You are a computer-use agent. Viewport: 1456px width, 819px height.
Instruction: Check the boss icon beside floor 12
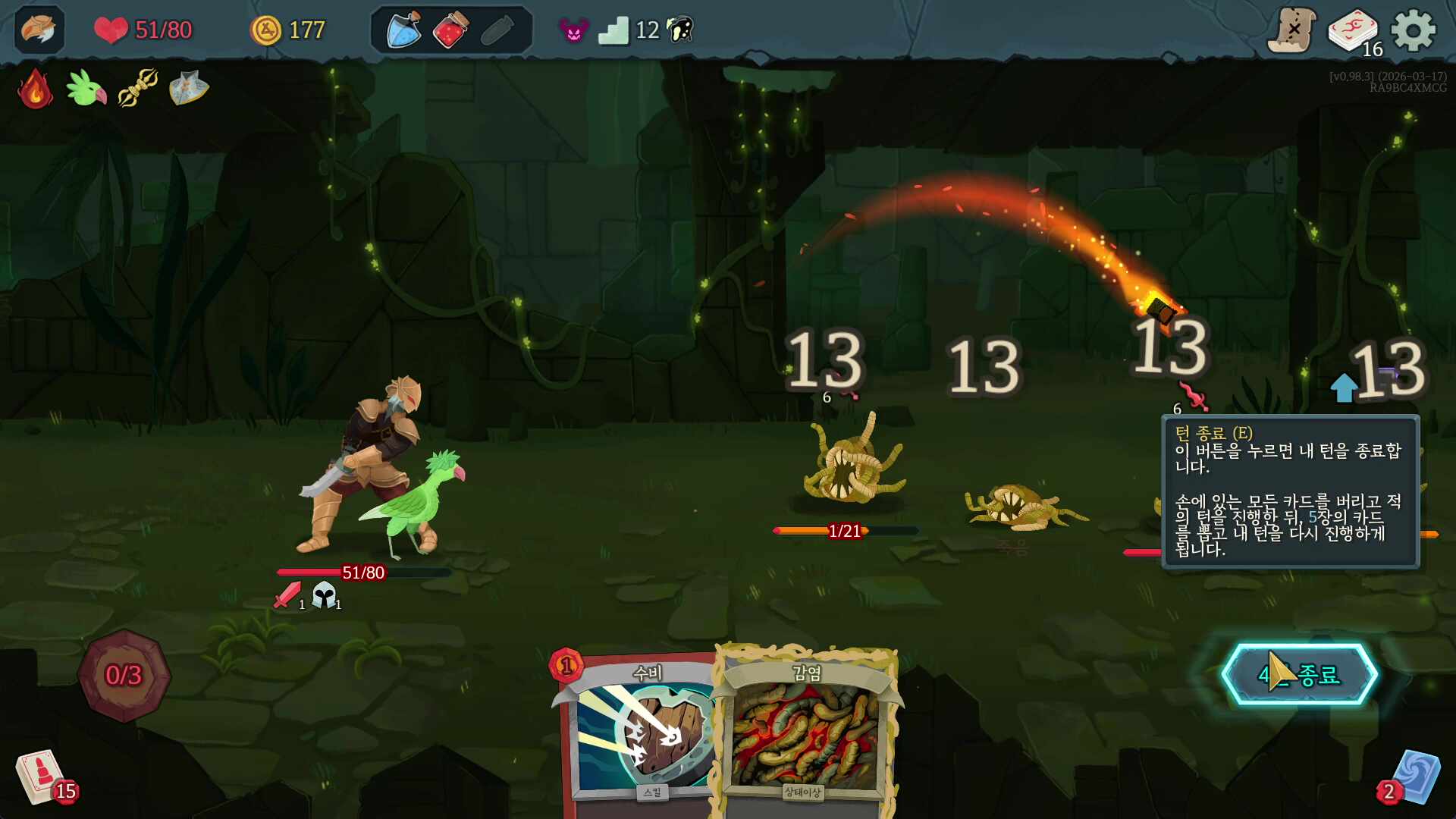(x=680, y=30)
